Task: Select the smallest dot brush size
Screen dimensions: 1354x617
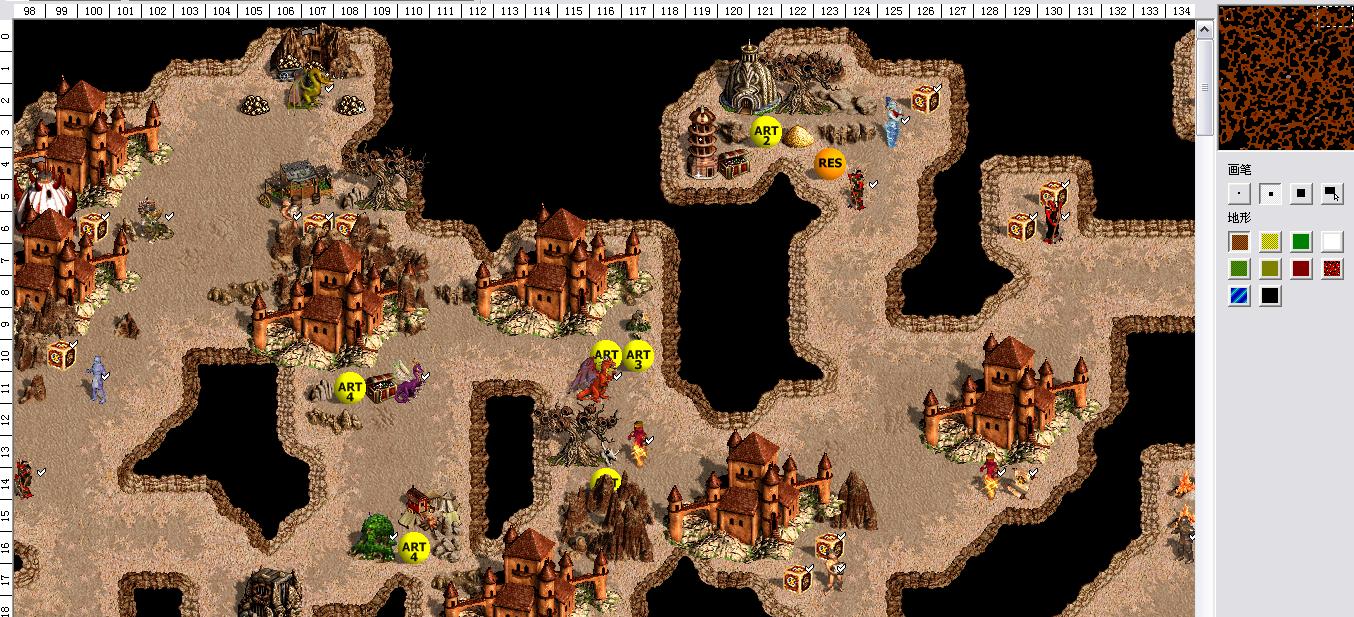Action: click(x=1240, y=194)
